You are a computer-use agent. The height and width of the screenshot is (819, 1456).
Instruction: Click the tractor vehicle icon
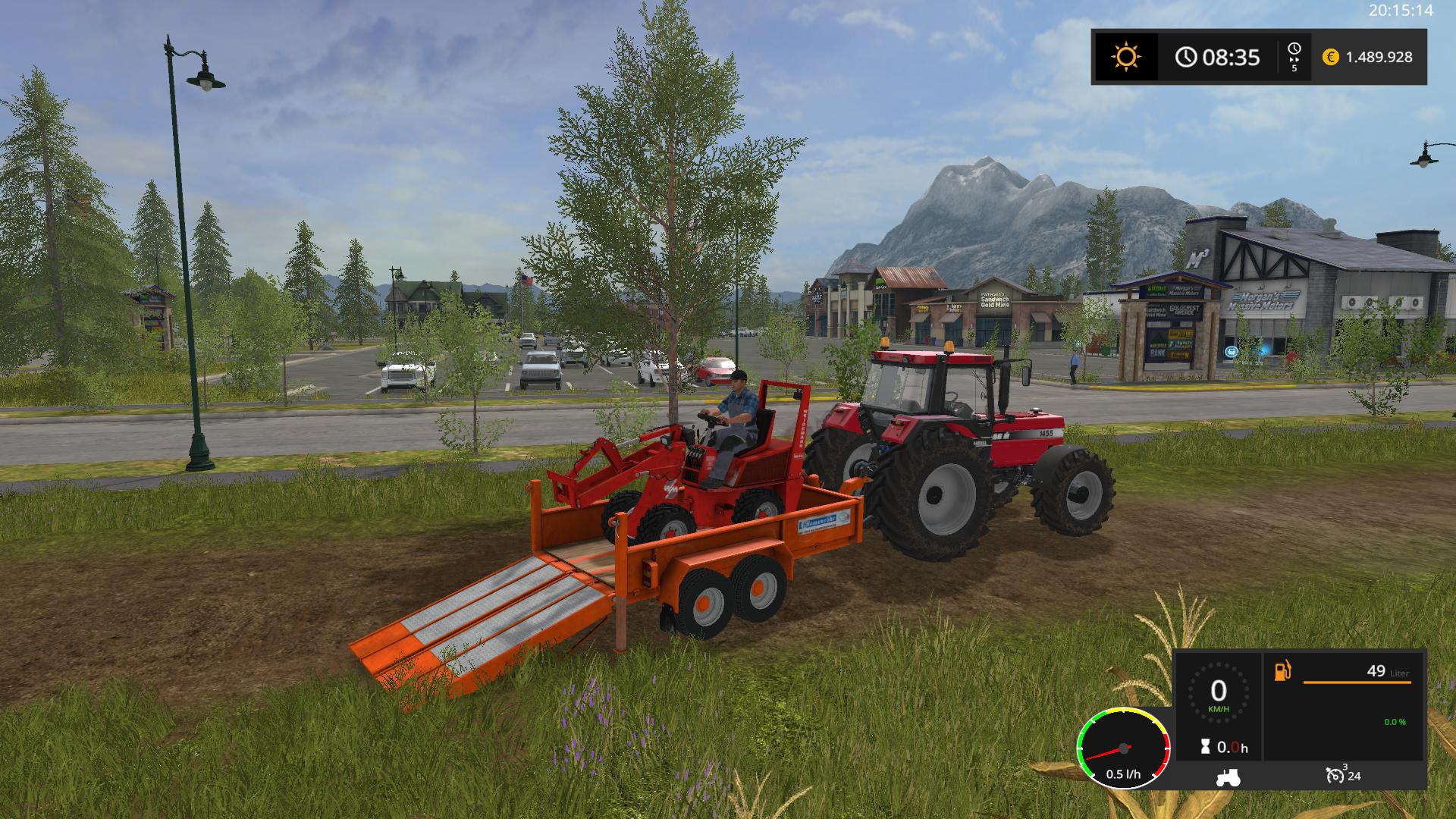point(1228,777)
